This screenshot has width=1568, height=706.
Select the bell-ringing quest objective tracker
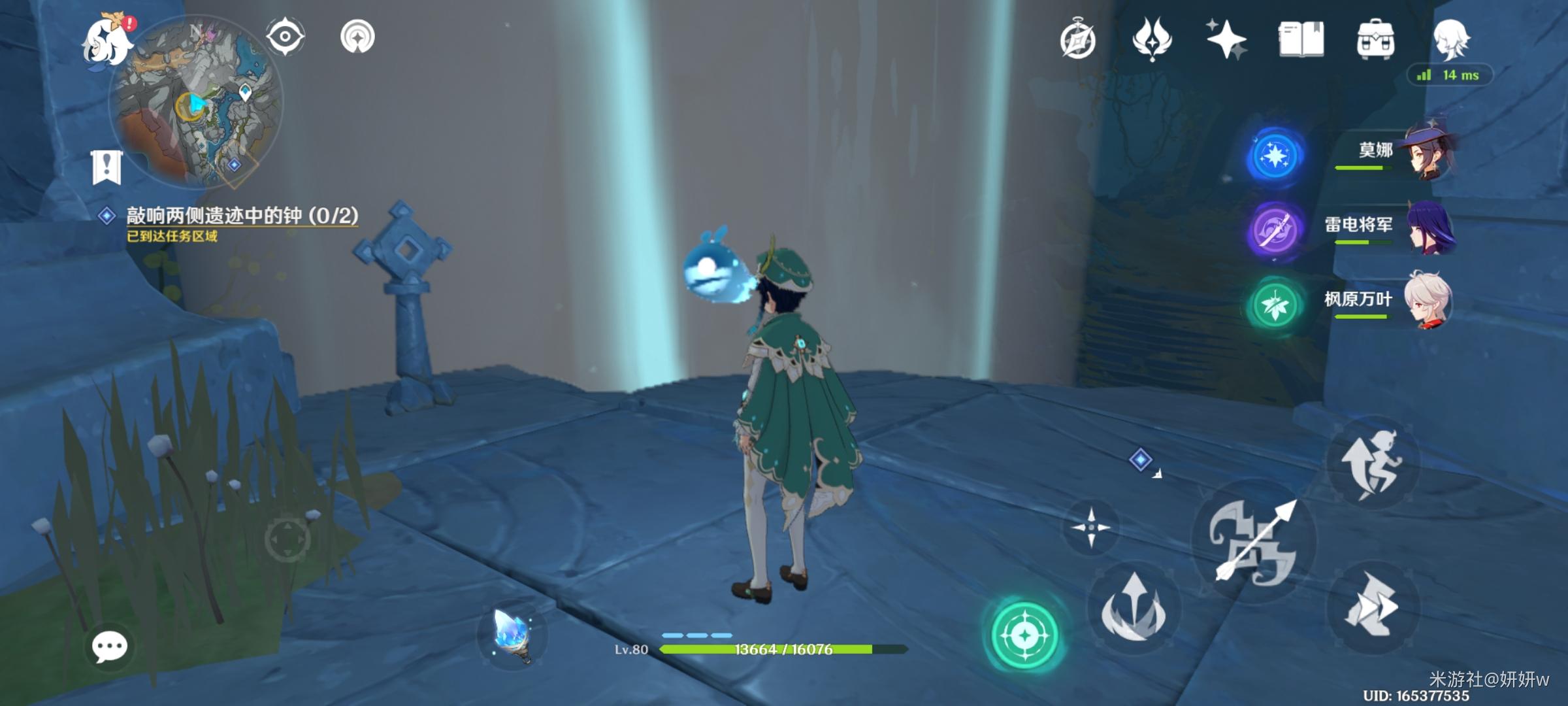(242, 216)
